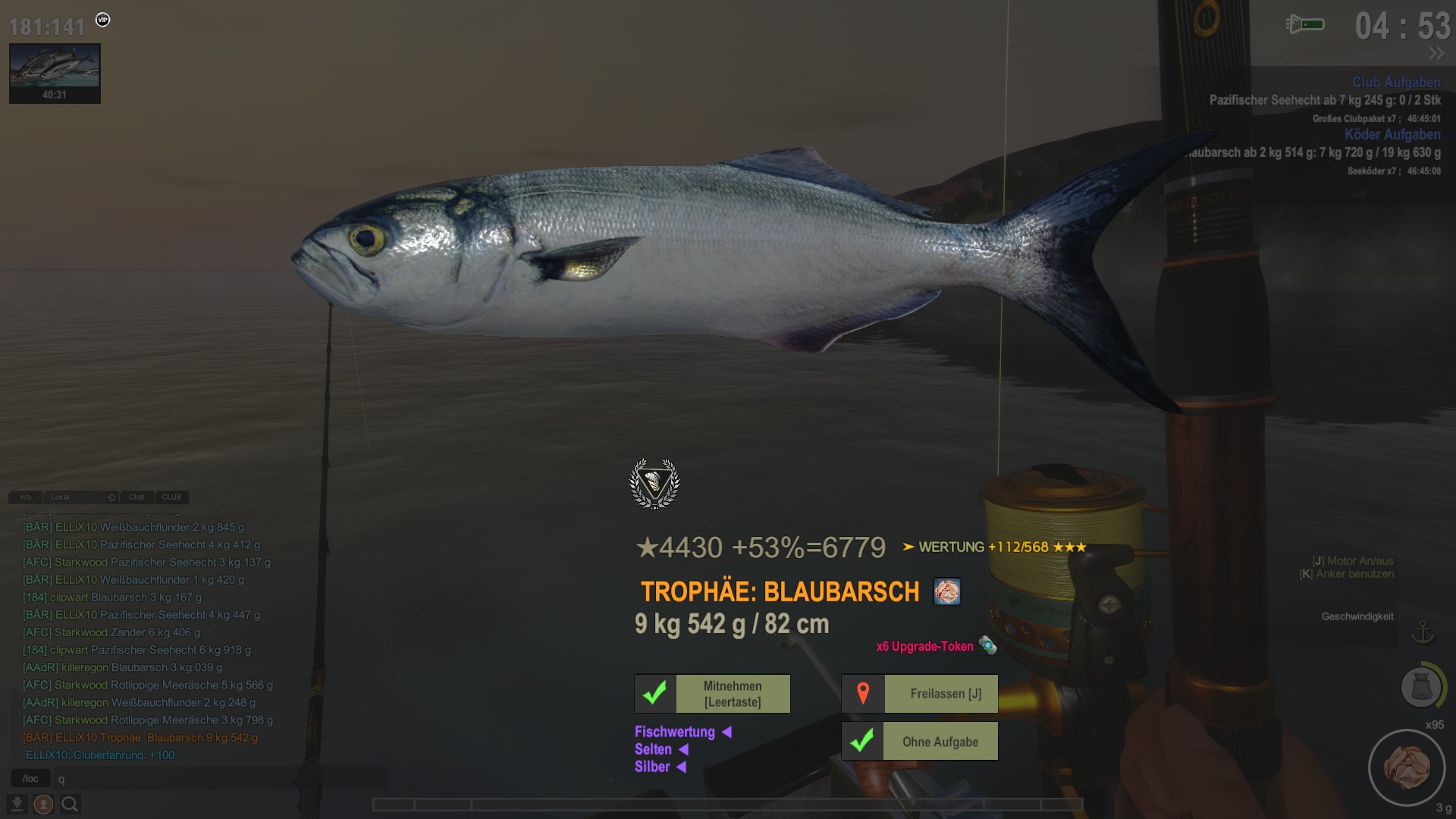Keep the fish with the Mitnehmen button

712,694
